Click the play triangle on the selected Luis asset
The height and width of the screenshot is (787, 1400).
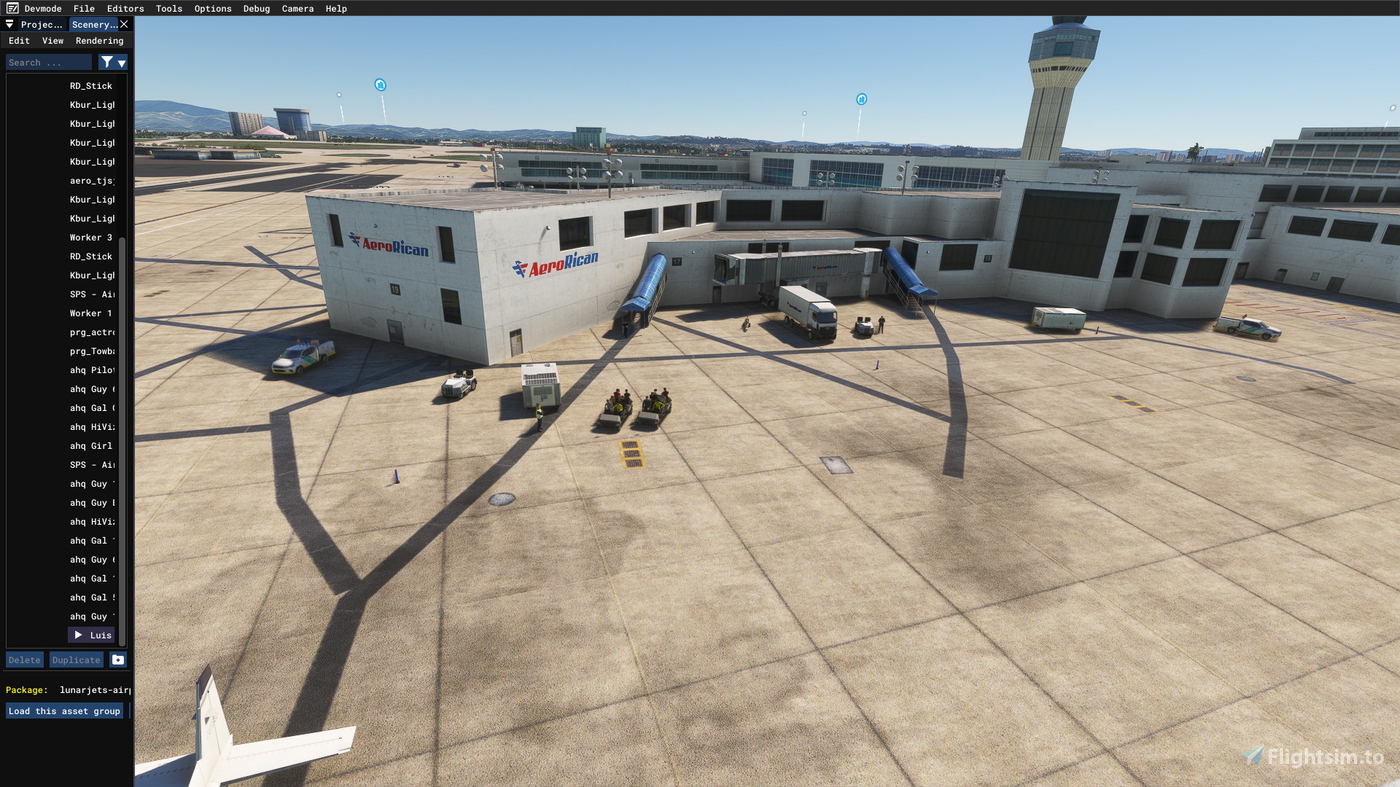[76, 633]
